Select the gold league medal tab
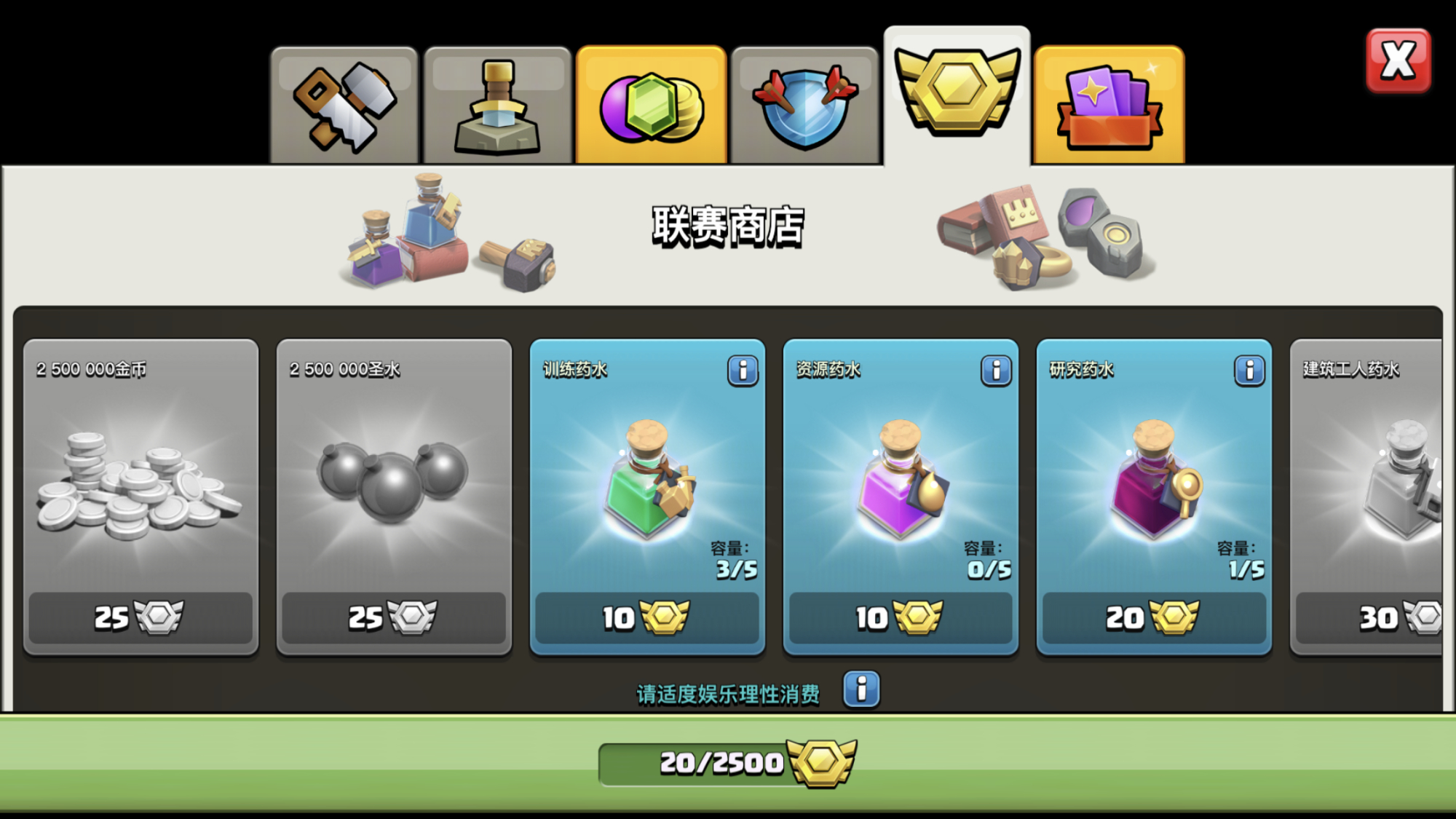Screen dimensions: 1456x819 coord(957,95)
